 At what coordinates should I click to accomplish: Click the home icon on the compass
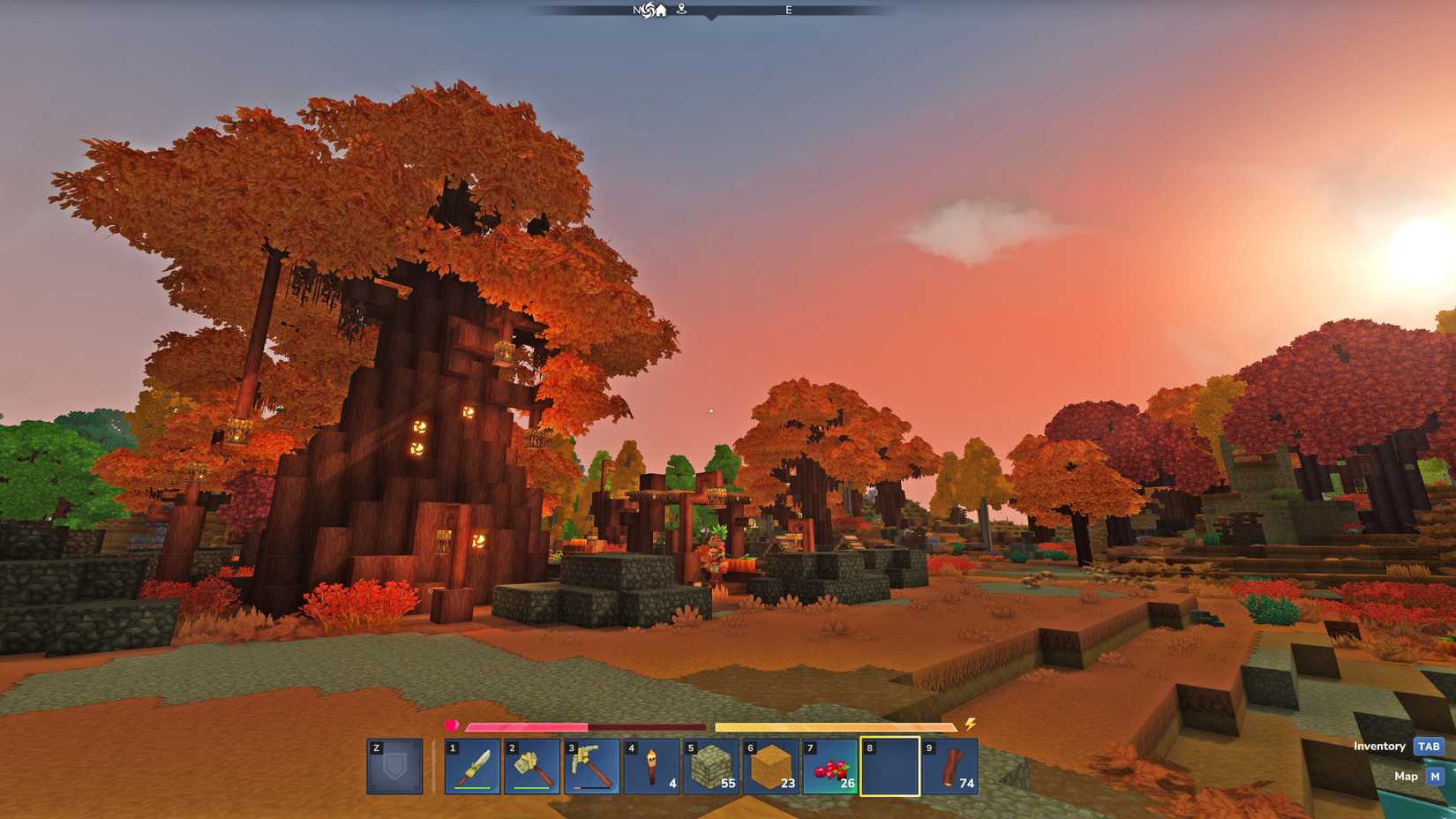[x=662, y=10]
